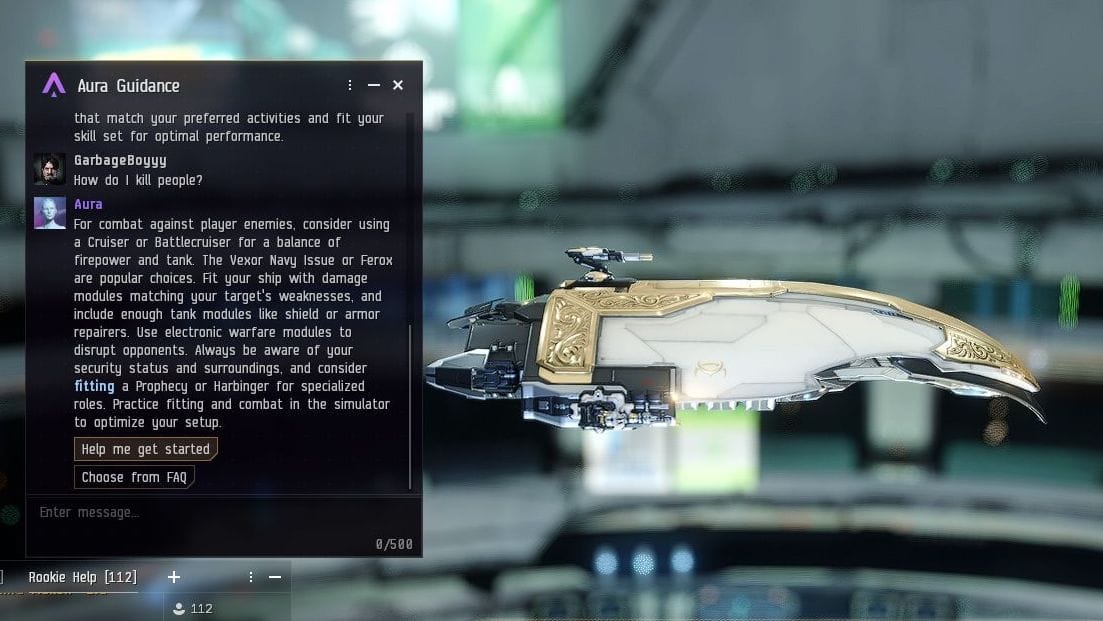This screenshot has width=1103, height=621.
Task: Minimize the Aura Guidance window
Action: point(374,85)
